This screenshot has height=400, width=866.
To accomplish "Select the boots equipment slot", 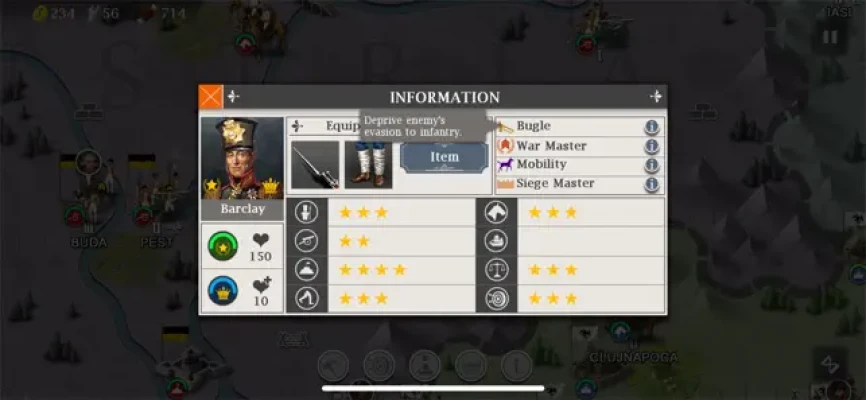I will click(369, 165).
